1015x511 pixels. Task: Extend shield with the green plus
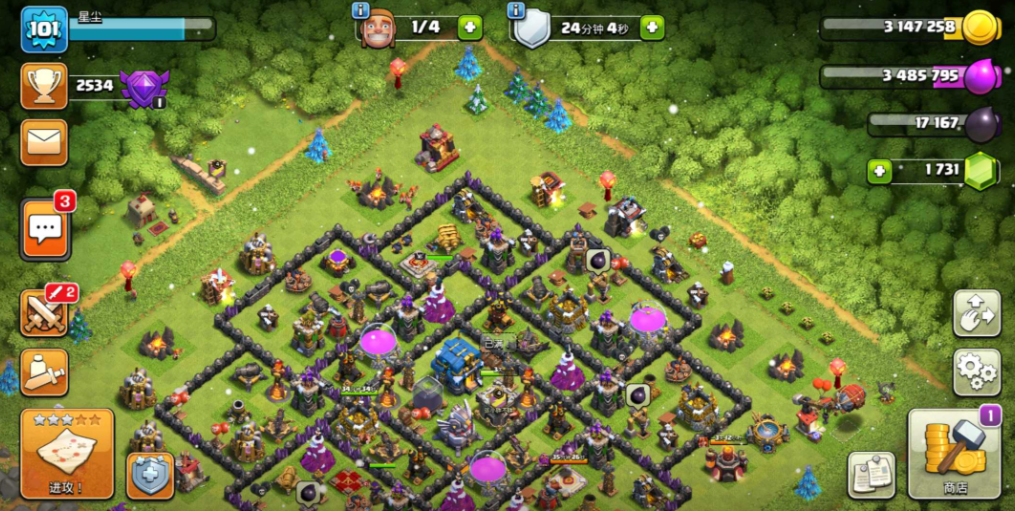652,27
